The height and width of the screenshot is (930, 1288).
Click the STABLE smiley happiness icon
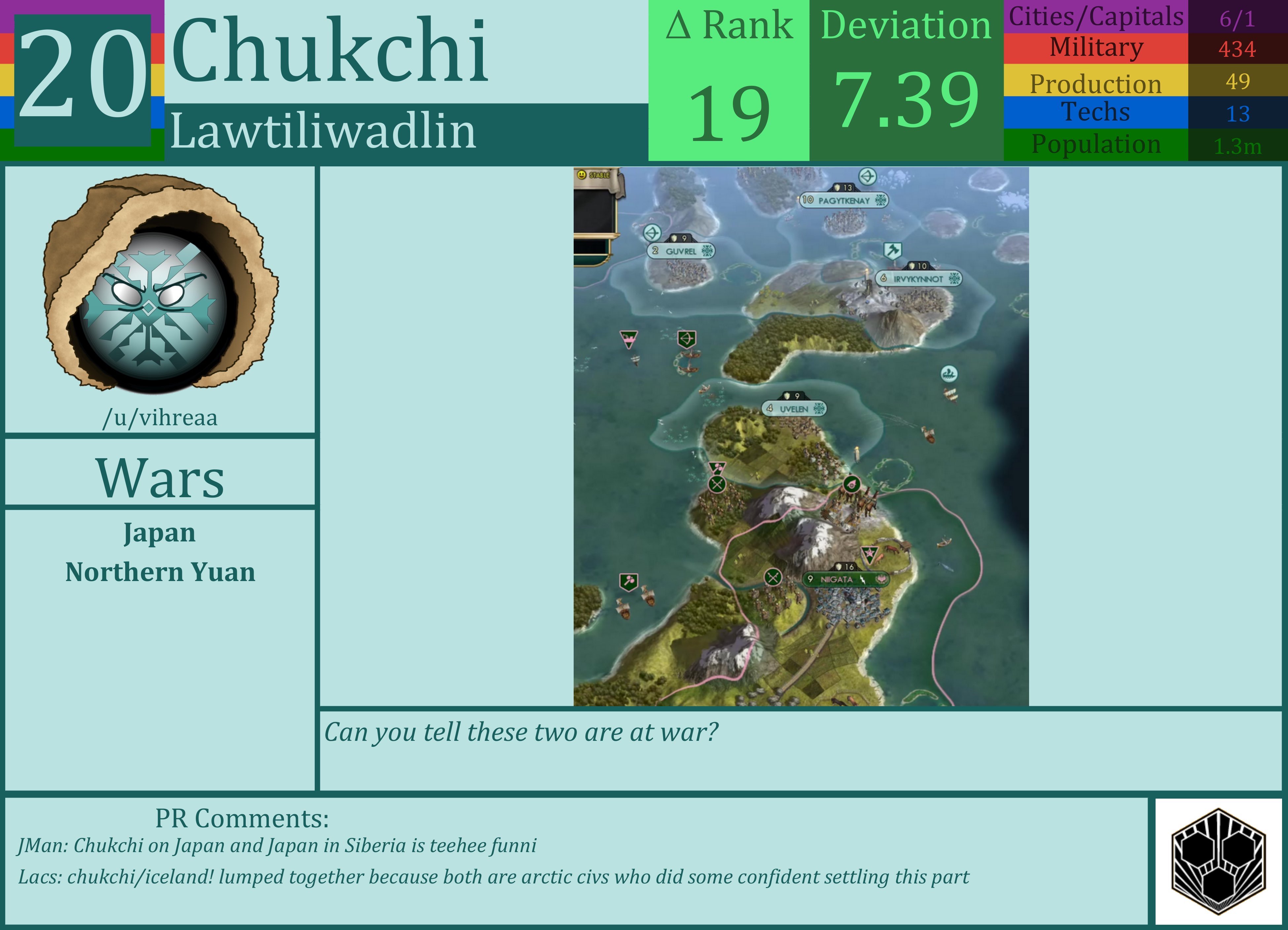[x=582, y=175]
